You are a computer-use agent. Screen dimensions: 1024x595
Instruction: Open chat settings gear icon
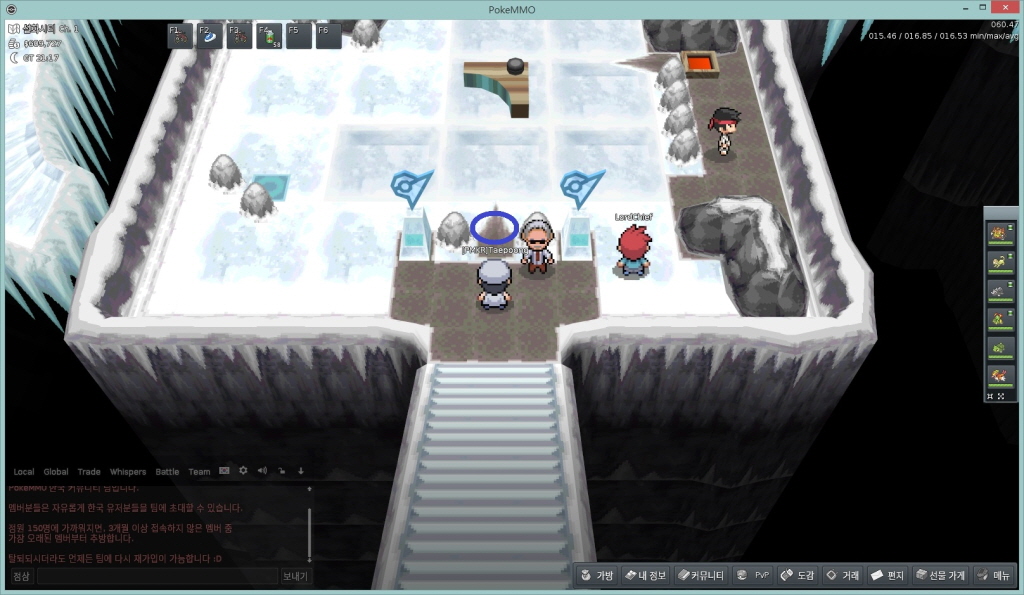[243, 470]
